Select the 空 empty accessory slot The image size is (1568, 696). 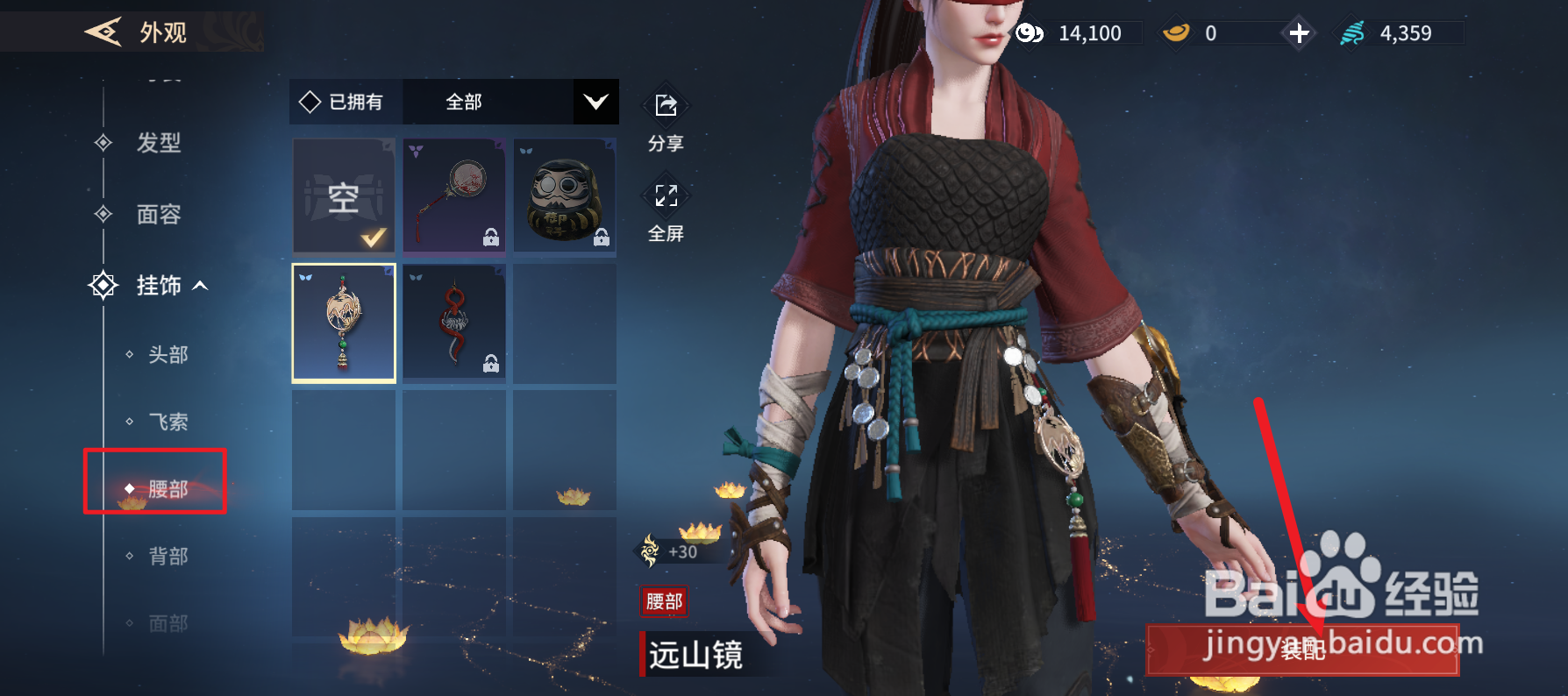point(344,196)
